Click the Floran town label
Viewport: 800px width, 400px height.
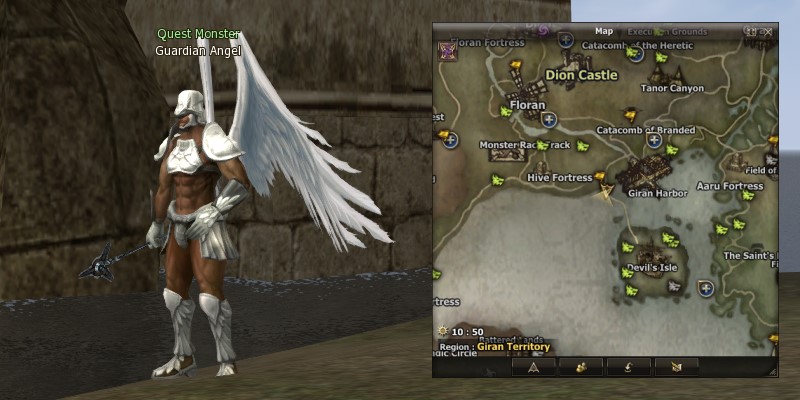527,104
